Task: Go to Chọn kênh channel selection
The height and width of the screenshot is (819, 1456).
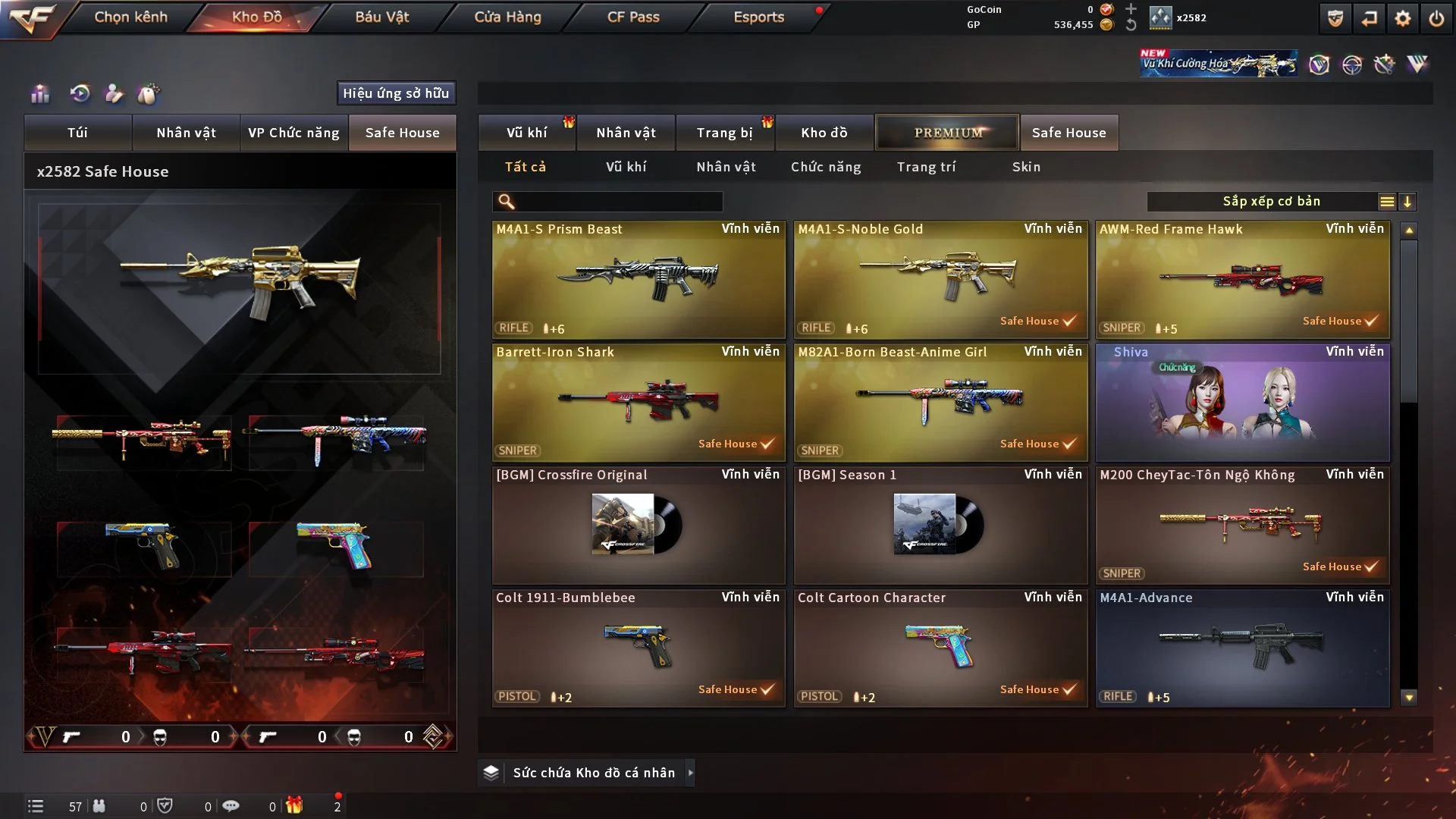Action: click(130, 17)
